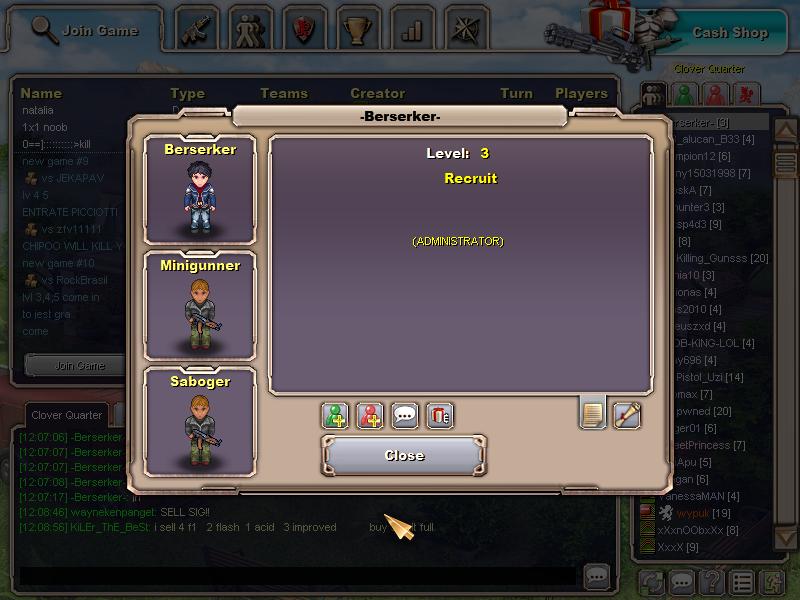Send a private message via speech bubble
The width and height of the screenshot is (800, 600).
tap(405, 415)
